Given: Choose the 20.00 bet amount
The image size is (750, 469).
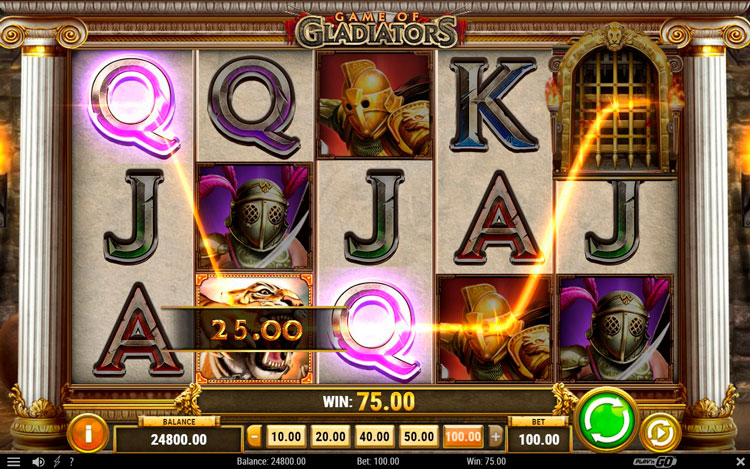Looking at the screenshot, I should click(331, 436).
